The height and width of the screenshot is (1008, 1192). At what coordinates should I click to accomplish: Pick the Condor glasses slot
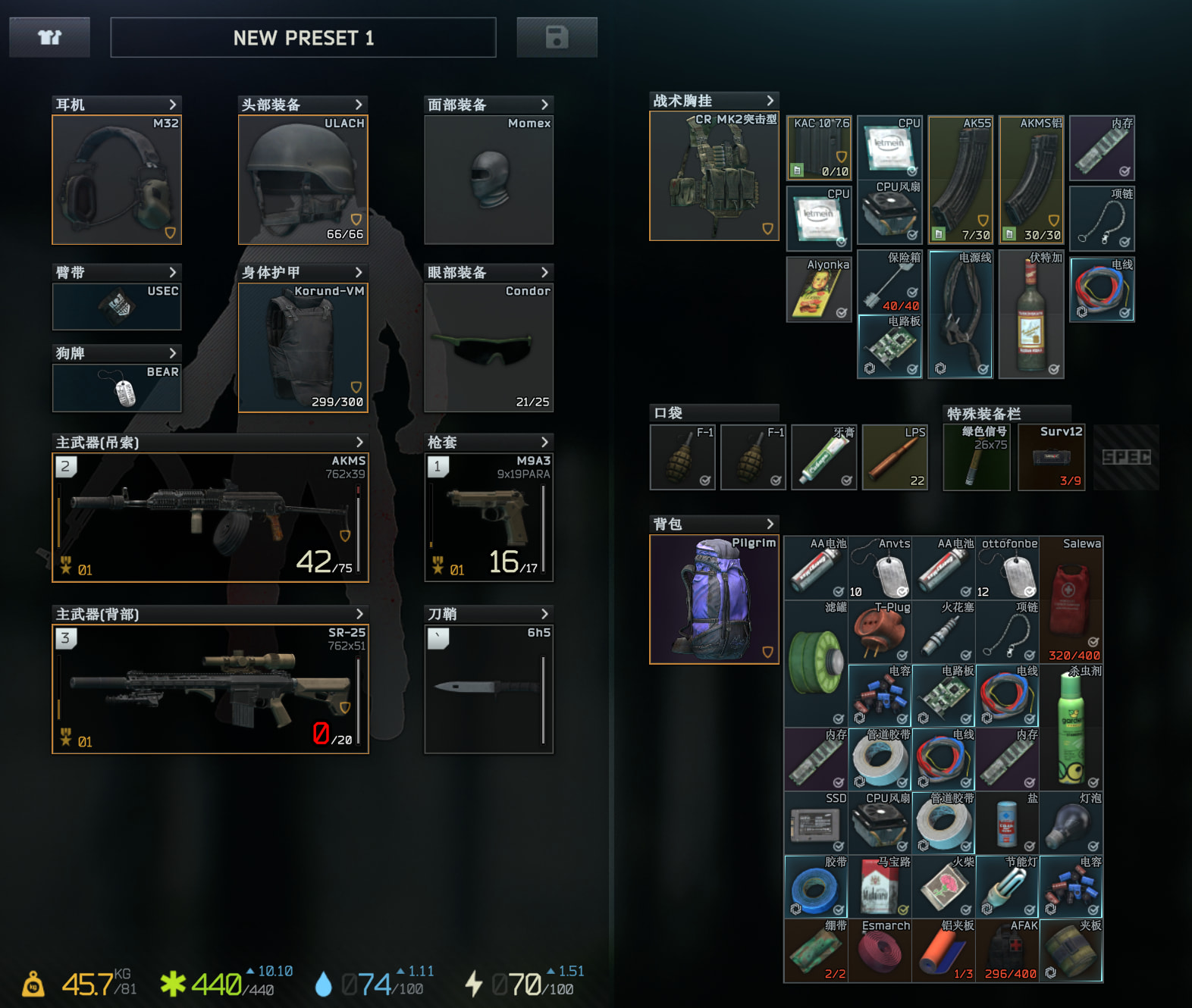pos(488,348)
